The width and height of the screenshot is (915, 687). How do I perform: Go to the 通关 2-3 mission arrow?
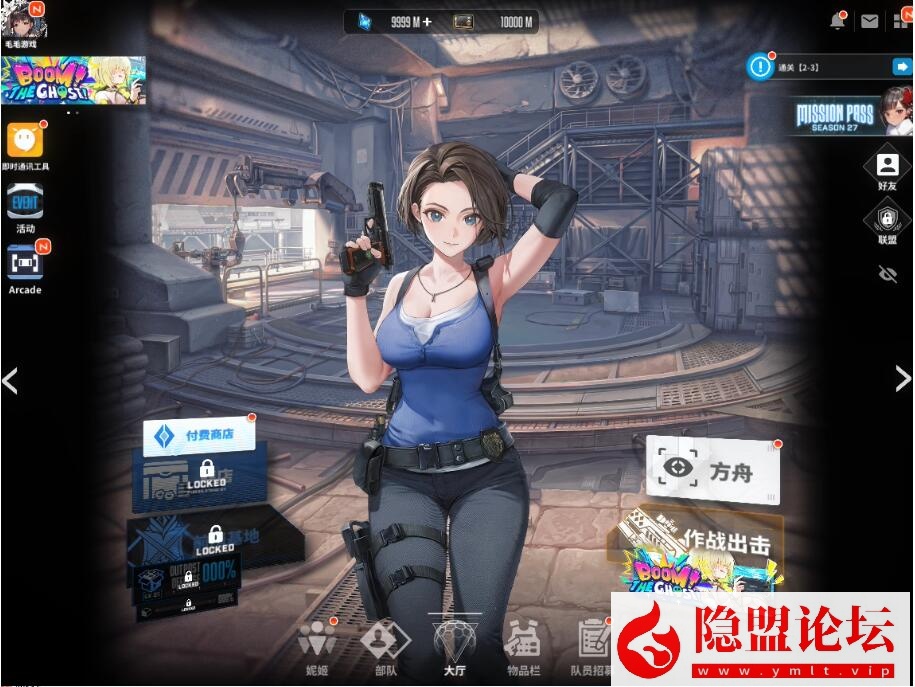901,67
